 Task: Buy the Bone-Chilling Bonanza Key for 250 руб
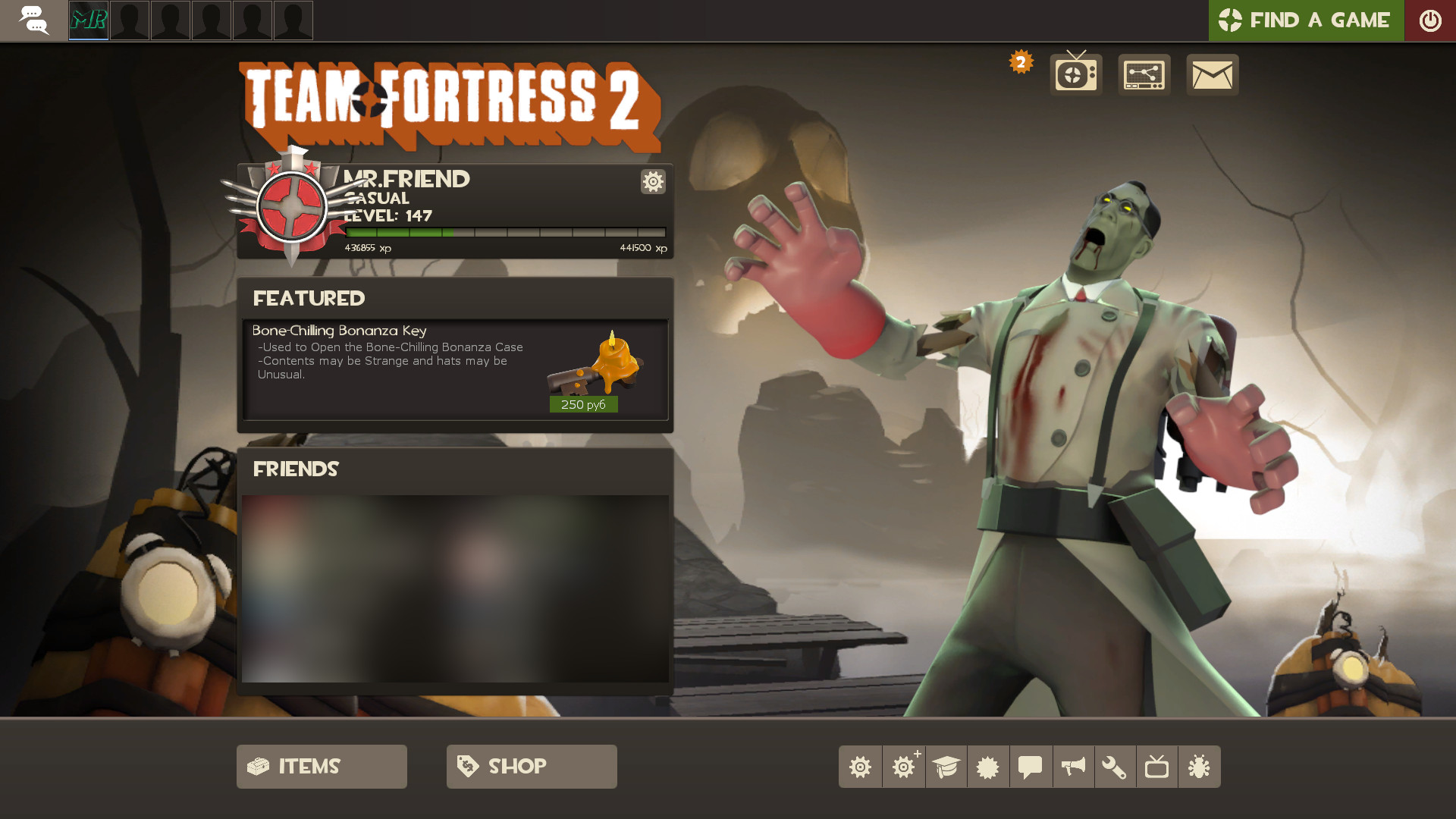pyautogui.click(x=583, y=404)
